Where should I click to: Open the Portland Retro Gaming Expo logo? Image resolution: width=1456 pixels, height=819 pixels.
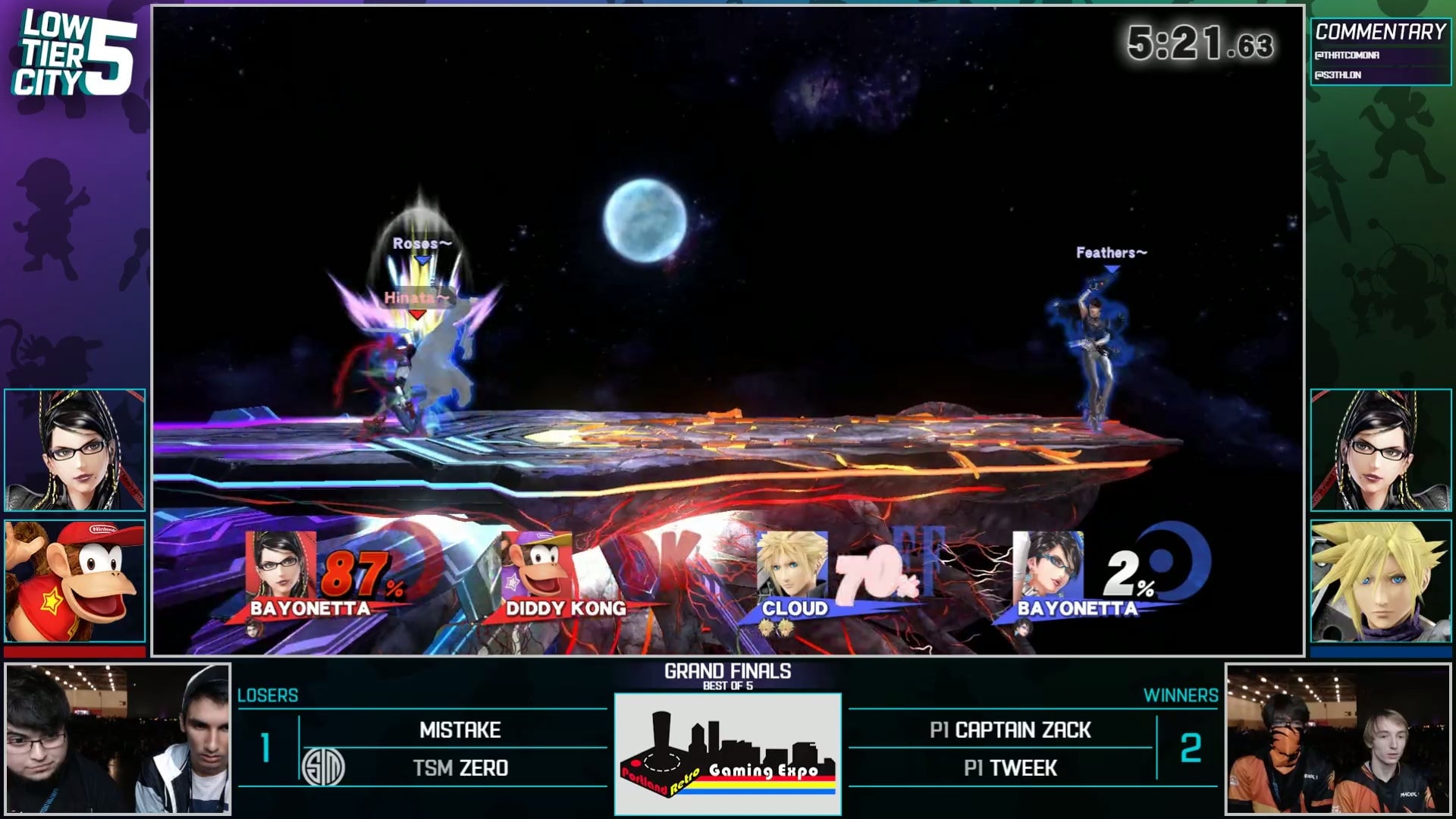pyautogui.click(x=727, y=754)
